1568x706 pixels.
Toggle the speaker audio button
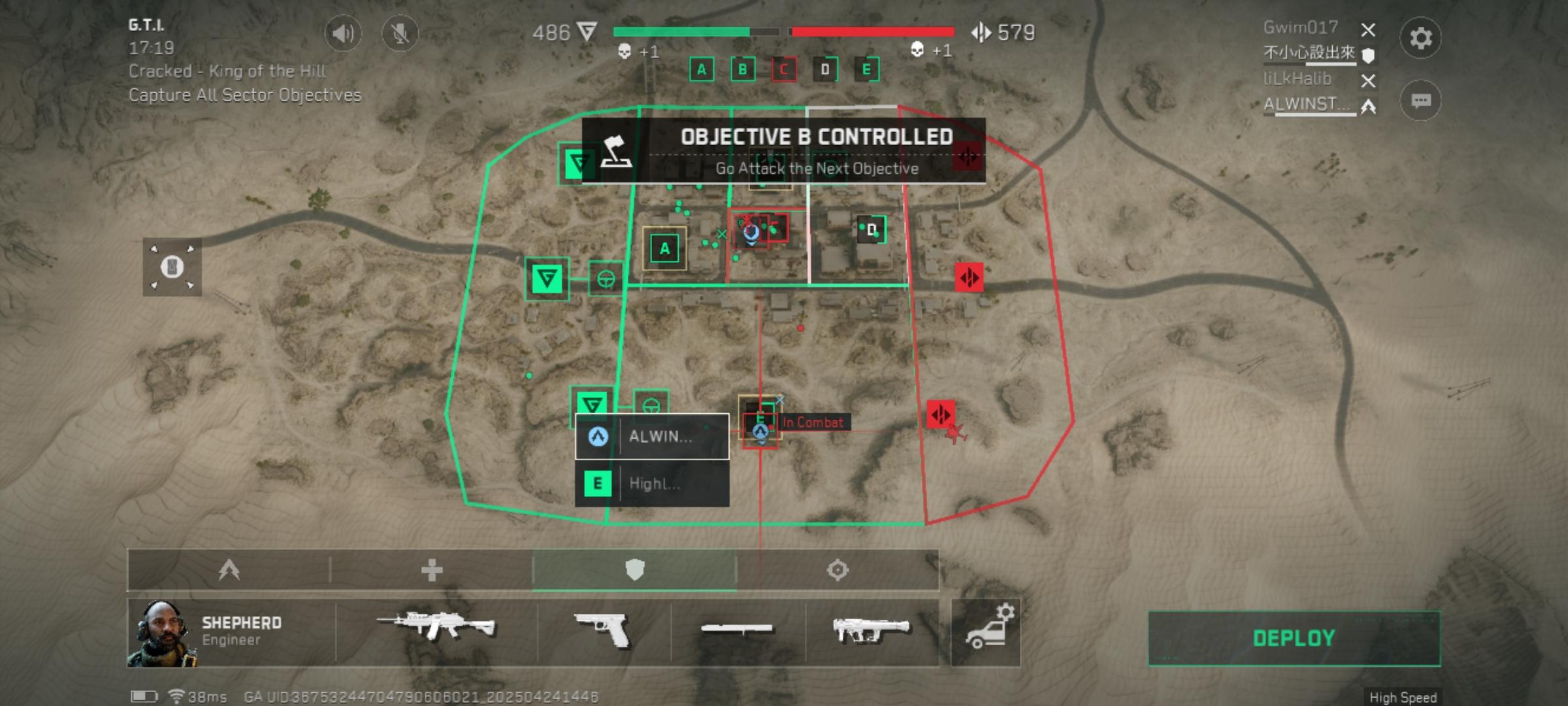tap(343, 33)
